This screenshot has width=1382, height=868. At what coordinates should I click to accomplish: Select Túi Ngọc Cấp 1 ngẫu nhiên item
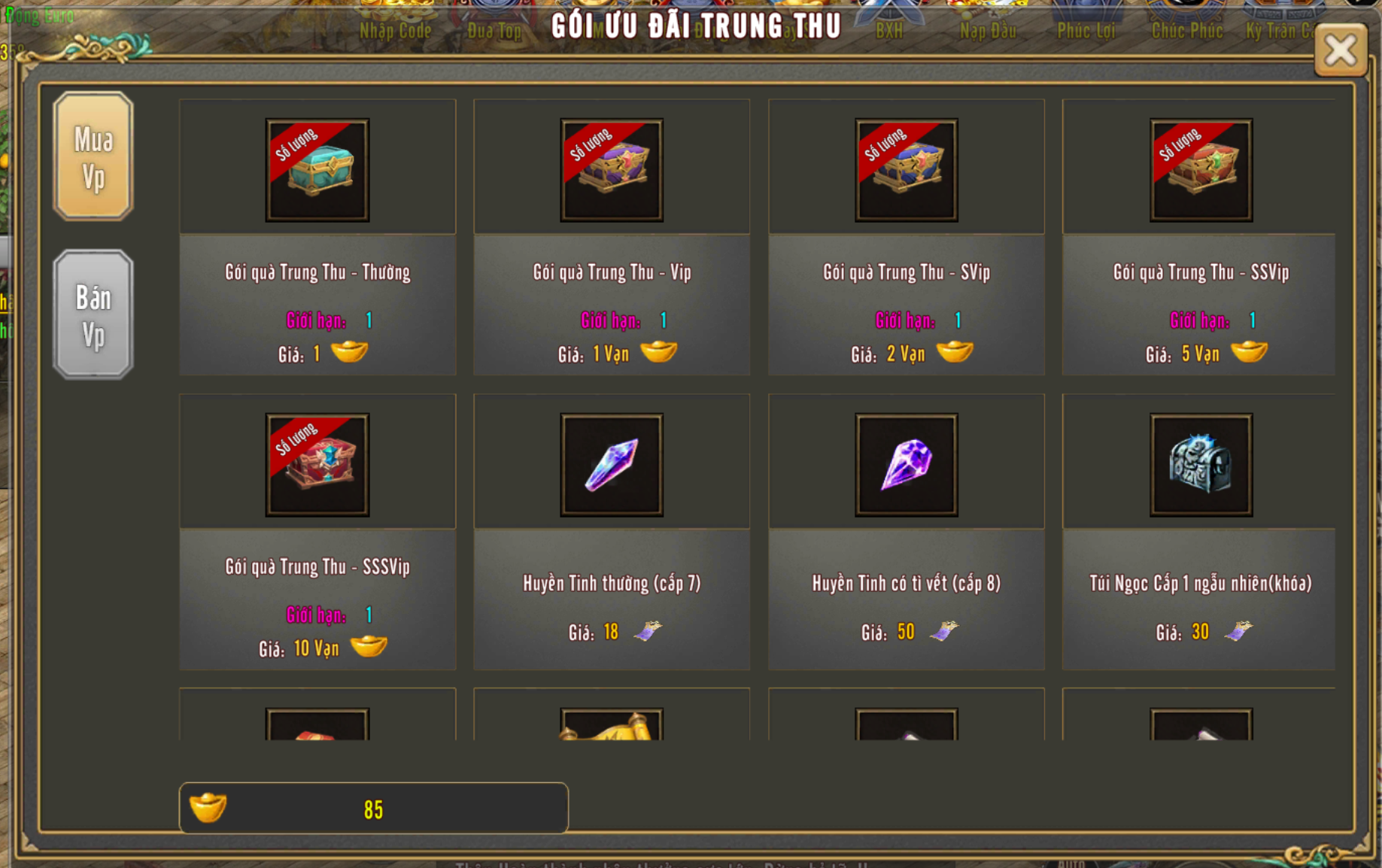pos(1201,465)
